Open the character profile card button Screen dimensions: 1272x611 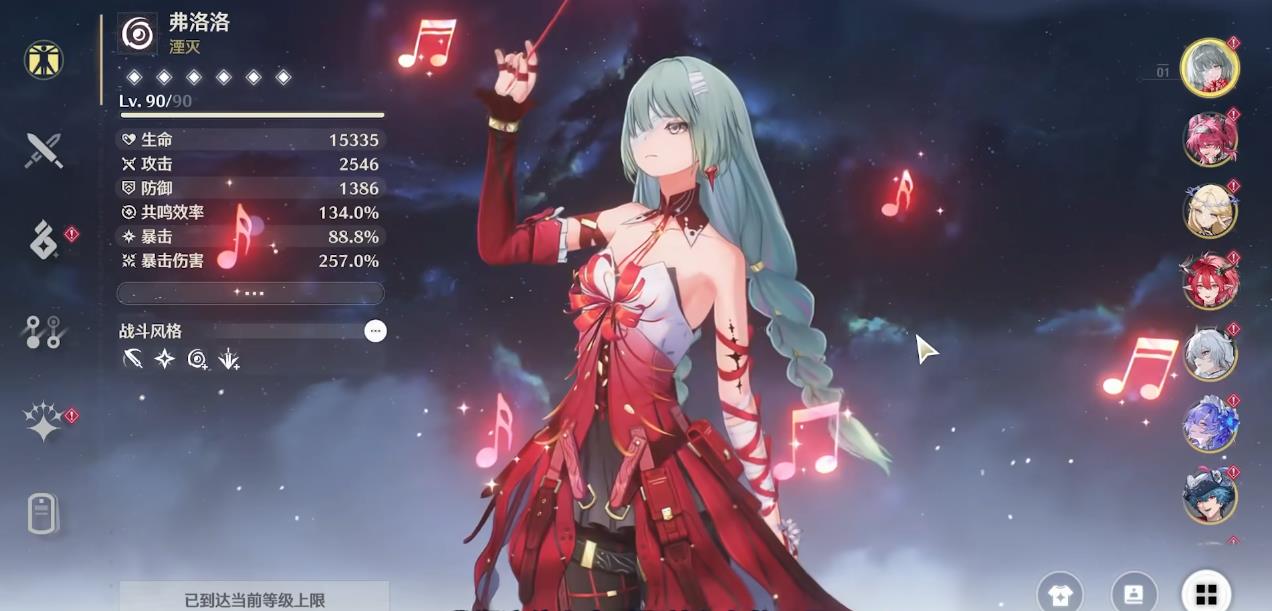click(1133, 594)
